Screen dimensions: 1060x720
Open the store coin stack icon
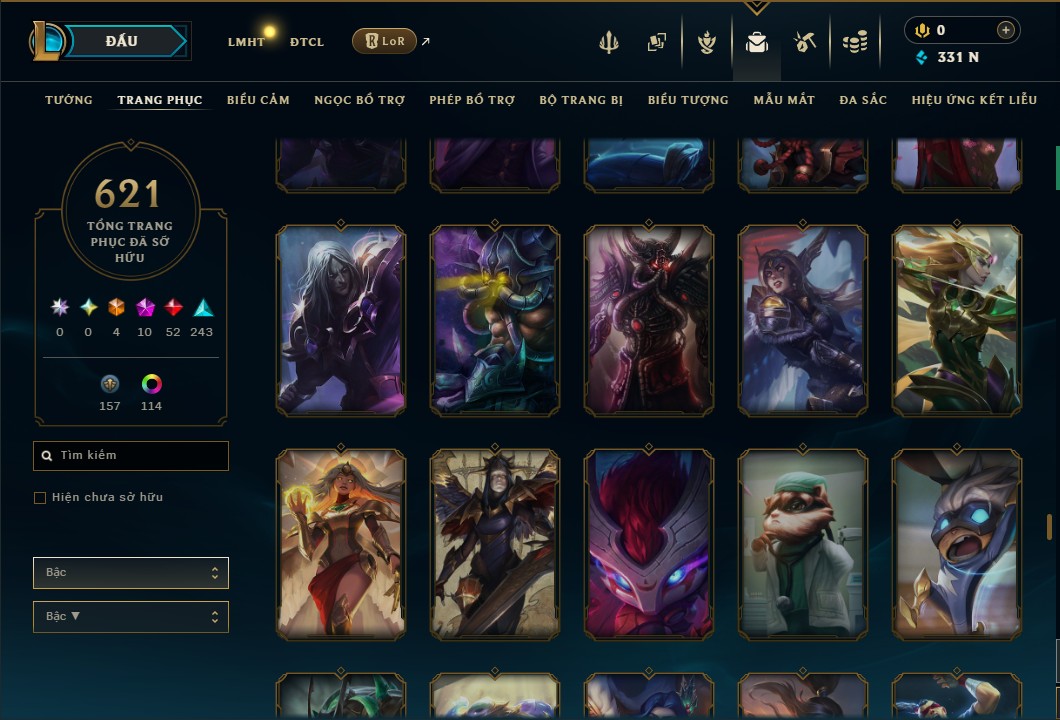[x=854, y=42]
